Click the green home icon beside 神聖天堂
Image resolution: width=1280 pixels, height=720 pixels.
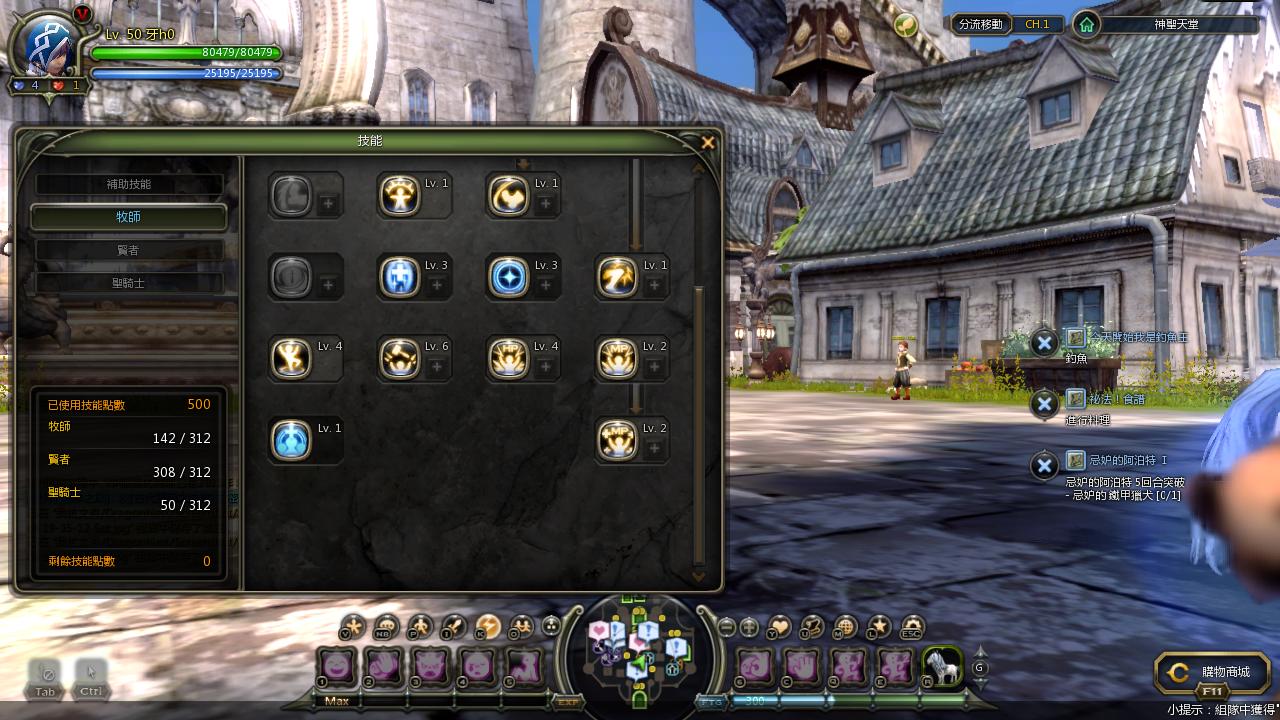[1086, 24]
